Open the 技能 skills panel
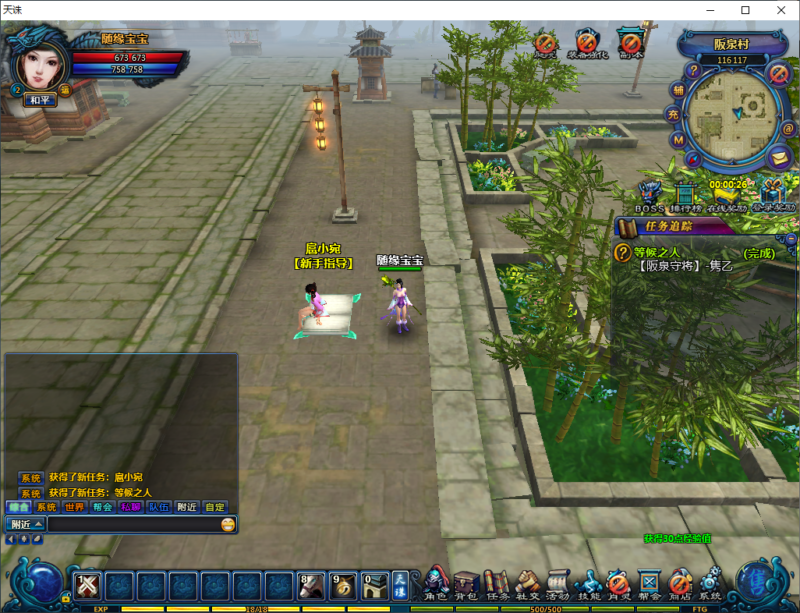 [589, 582]
